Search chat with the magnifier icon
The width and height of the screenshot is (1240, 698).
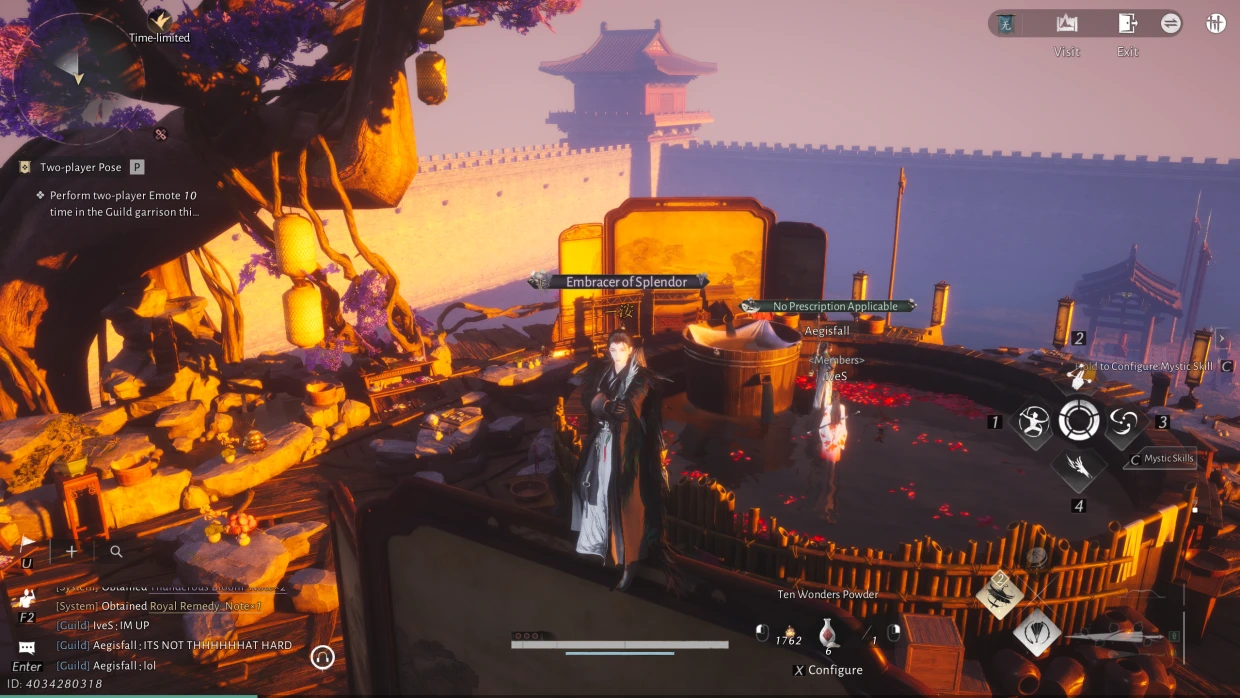[x=116, y=551]
